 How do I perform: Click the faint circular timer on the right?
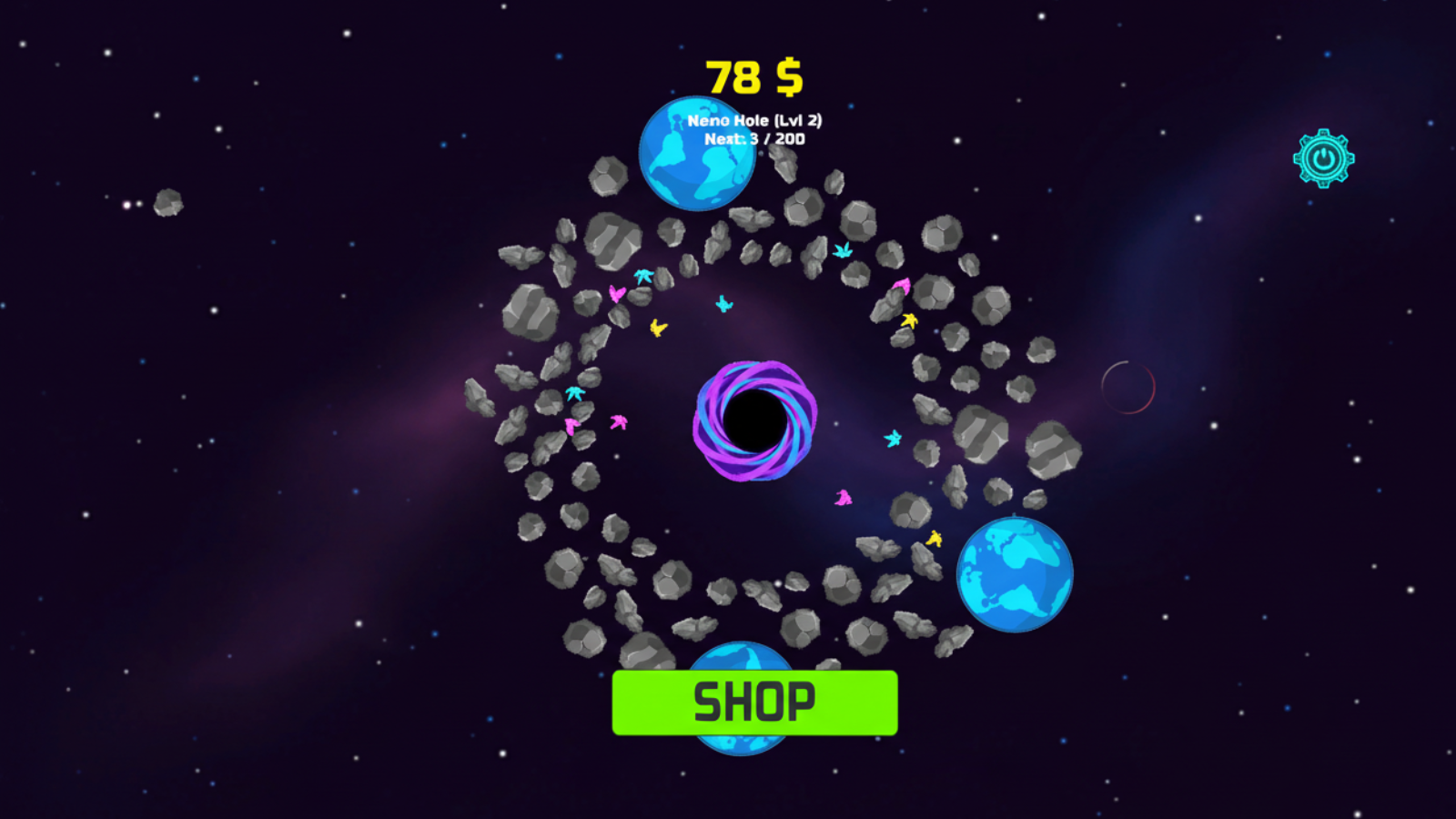point(1130,389)
